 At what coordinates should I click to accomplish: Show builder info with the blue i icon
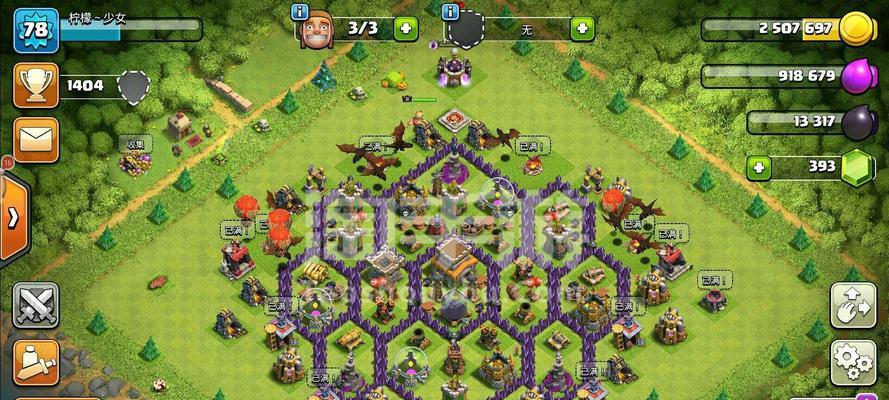299,12
